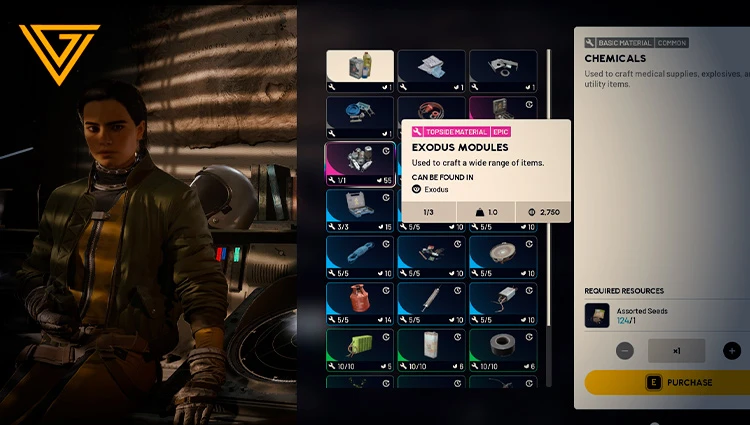750x425 pixels.
Task: Increase purchase quantity with the plus button
Action: (x=731, y=351)
